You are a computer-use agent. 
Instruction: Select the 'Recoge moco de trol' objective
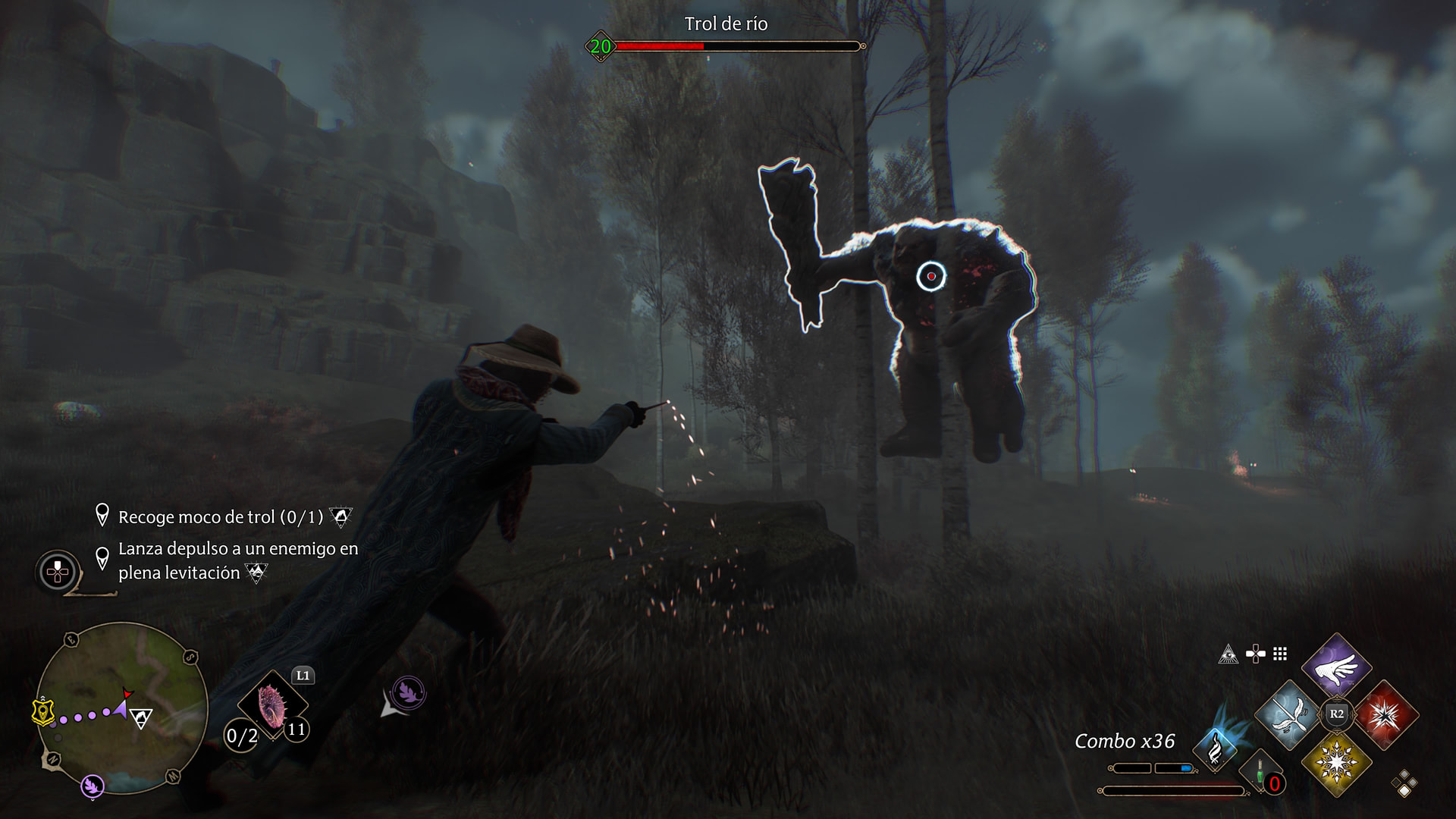coord(220,517)
